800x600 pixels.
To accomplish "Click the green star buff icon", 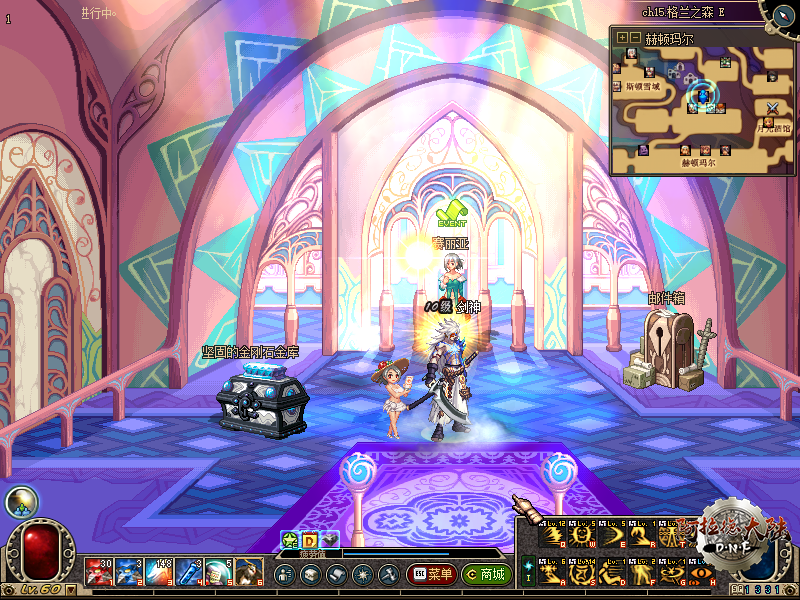I will [290, 540].
